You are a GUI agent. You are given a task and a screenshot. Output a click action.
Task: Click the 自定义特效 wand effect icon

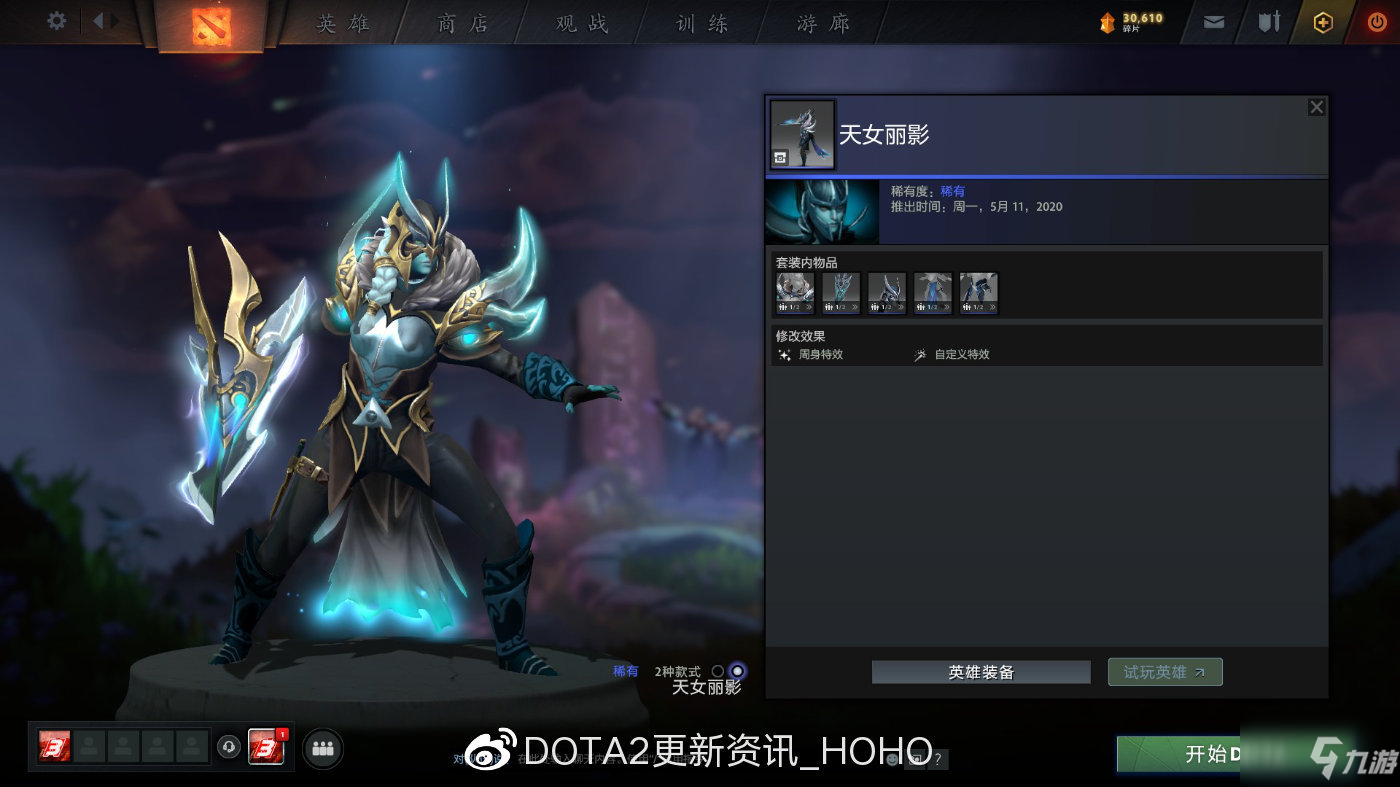920,354
